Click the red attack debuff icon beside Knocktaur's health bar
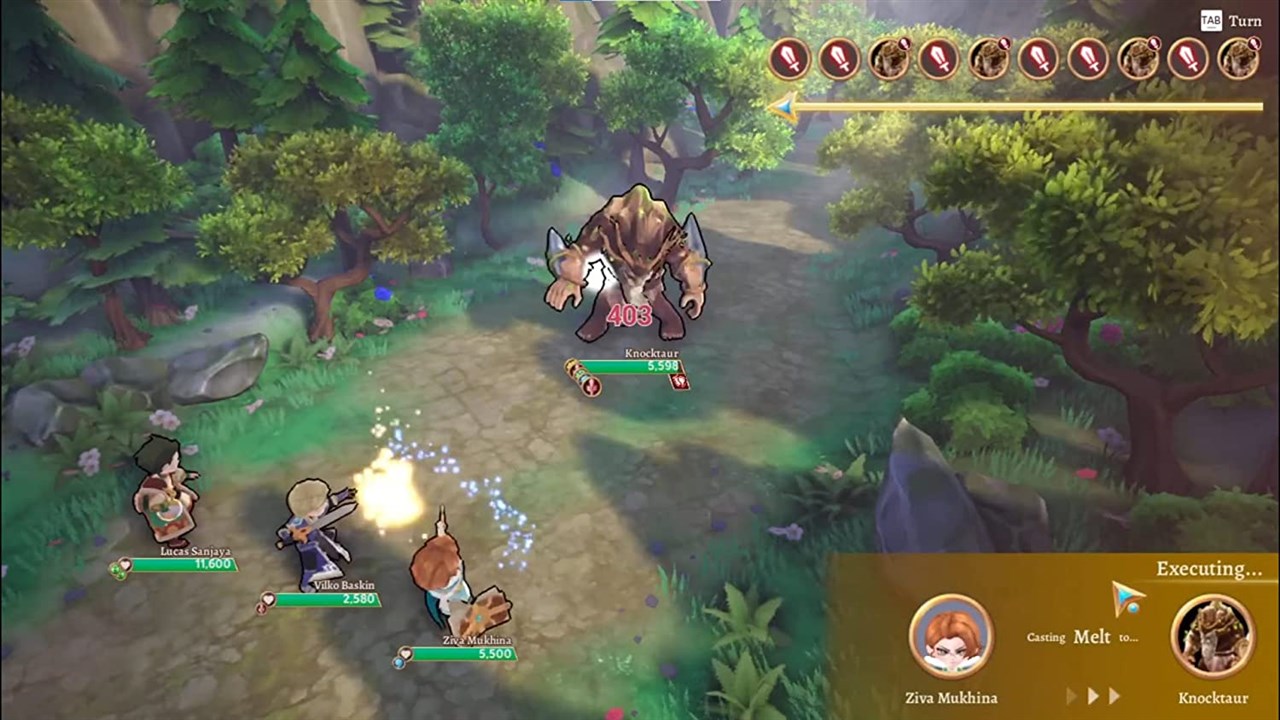Screen dimensions: 1280x720 pyautogui.click(x=678, y=383)
